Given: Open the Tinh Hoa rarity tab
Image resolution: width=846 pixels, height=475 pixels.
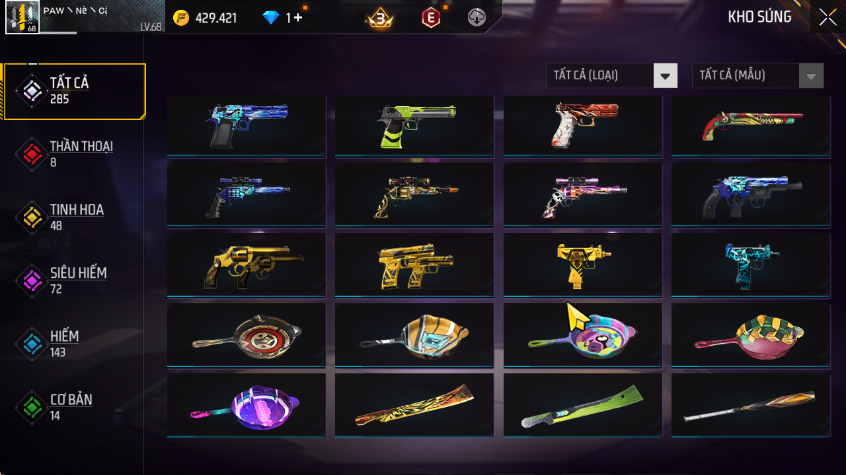Looking at the screenshot, I should (x=74, y=216).
